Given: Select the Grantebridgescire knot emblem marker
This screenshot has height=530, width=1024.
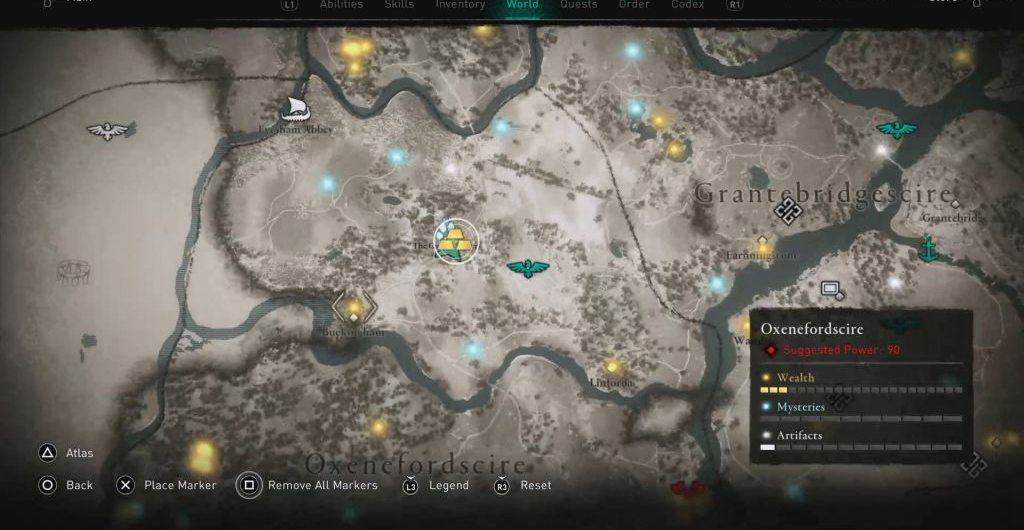Looking at the screenshot, I should point(788,211).
